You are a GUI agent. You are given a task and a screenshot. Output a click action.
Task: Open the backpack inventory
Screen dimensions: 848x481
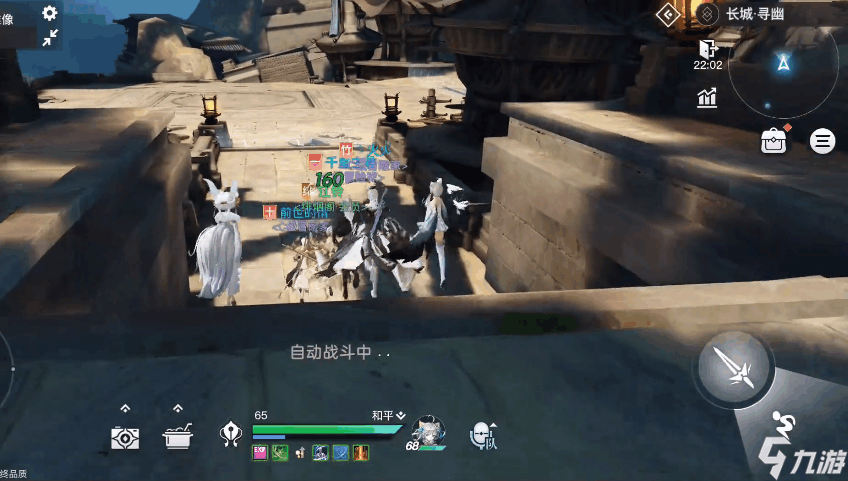[x=773, y=141]
